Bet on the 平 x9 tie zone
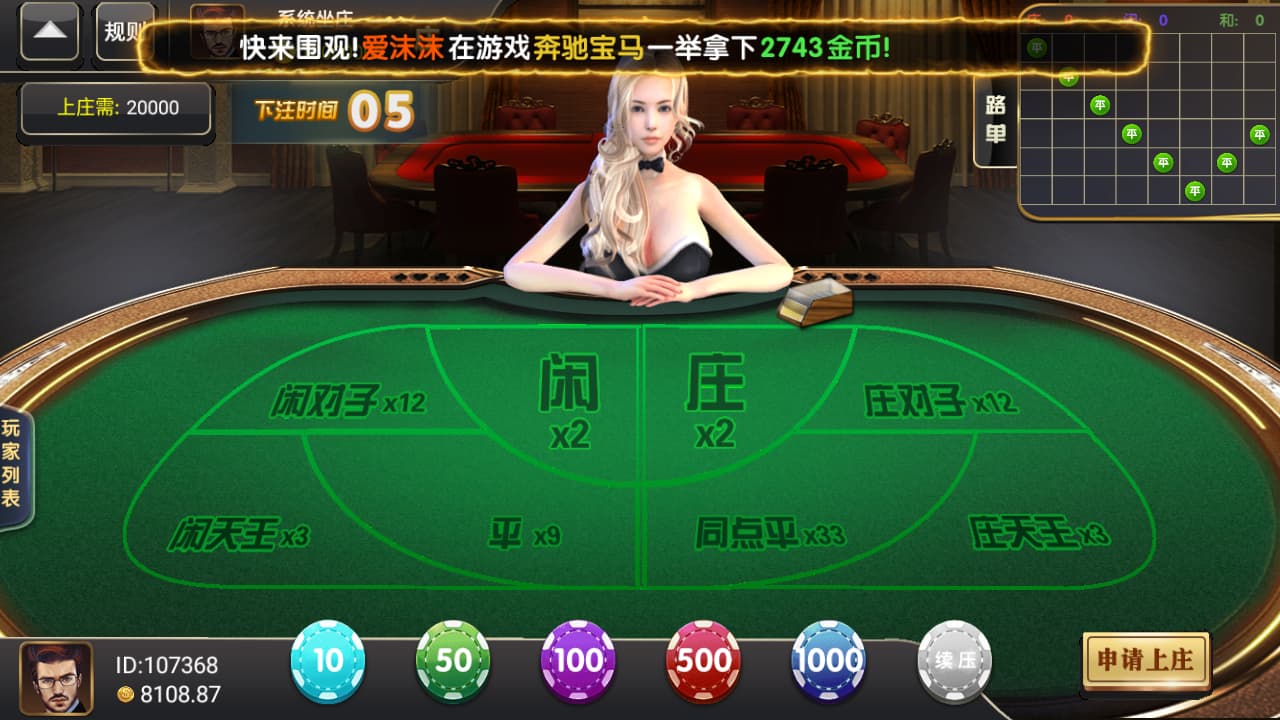 click(525, 533)
